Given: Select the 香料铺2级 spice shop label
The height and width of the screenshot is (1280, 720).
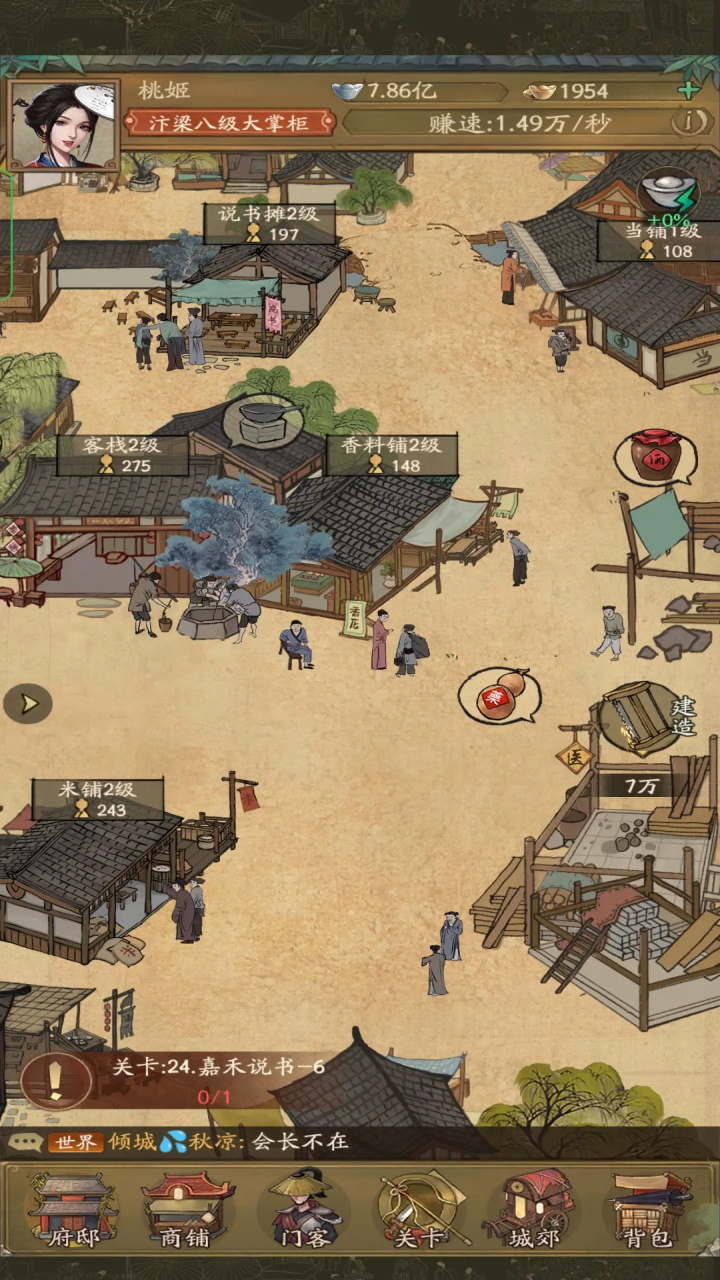Looking at the screenshot, I should tap(392, 455).
